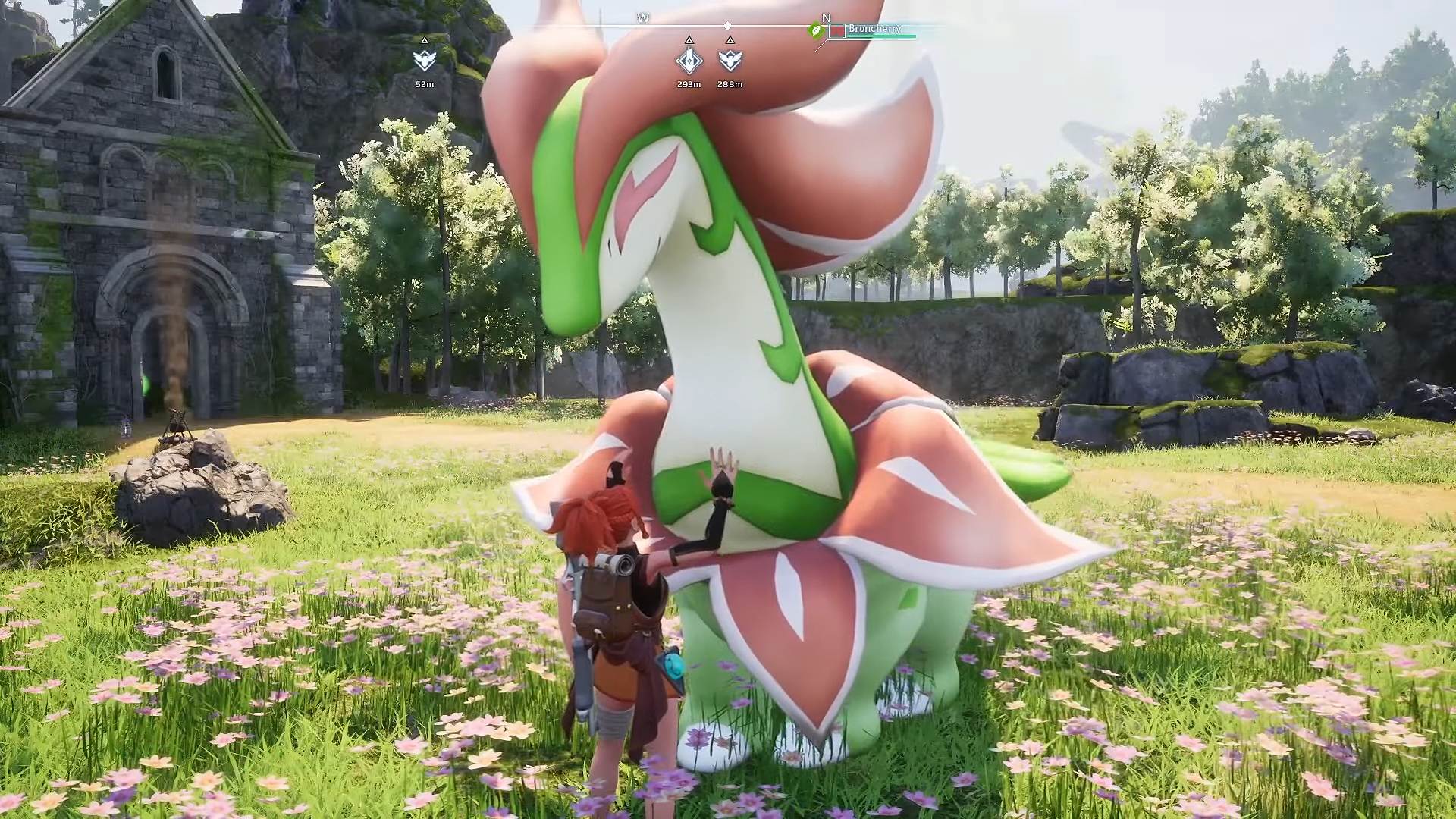
Task: Select the tower marker showing 293m
Action: (689, 60)
